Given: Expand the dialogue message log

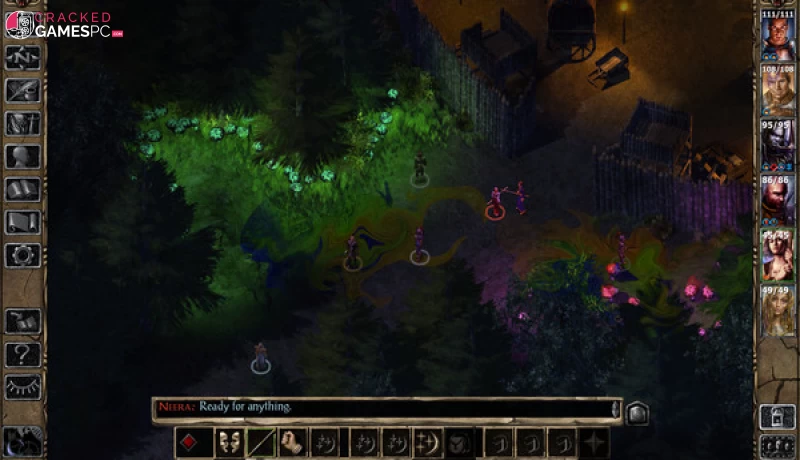Looking at the screenshot, I should coord(635,411).
